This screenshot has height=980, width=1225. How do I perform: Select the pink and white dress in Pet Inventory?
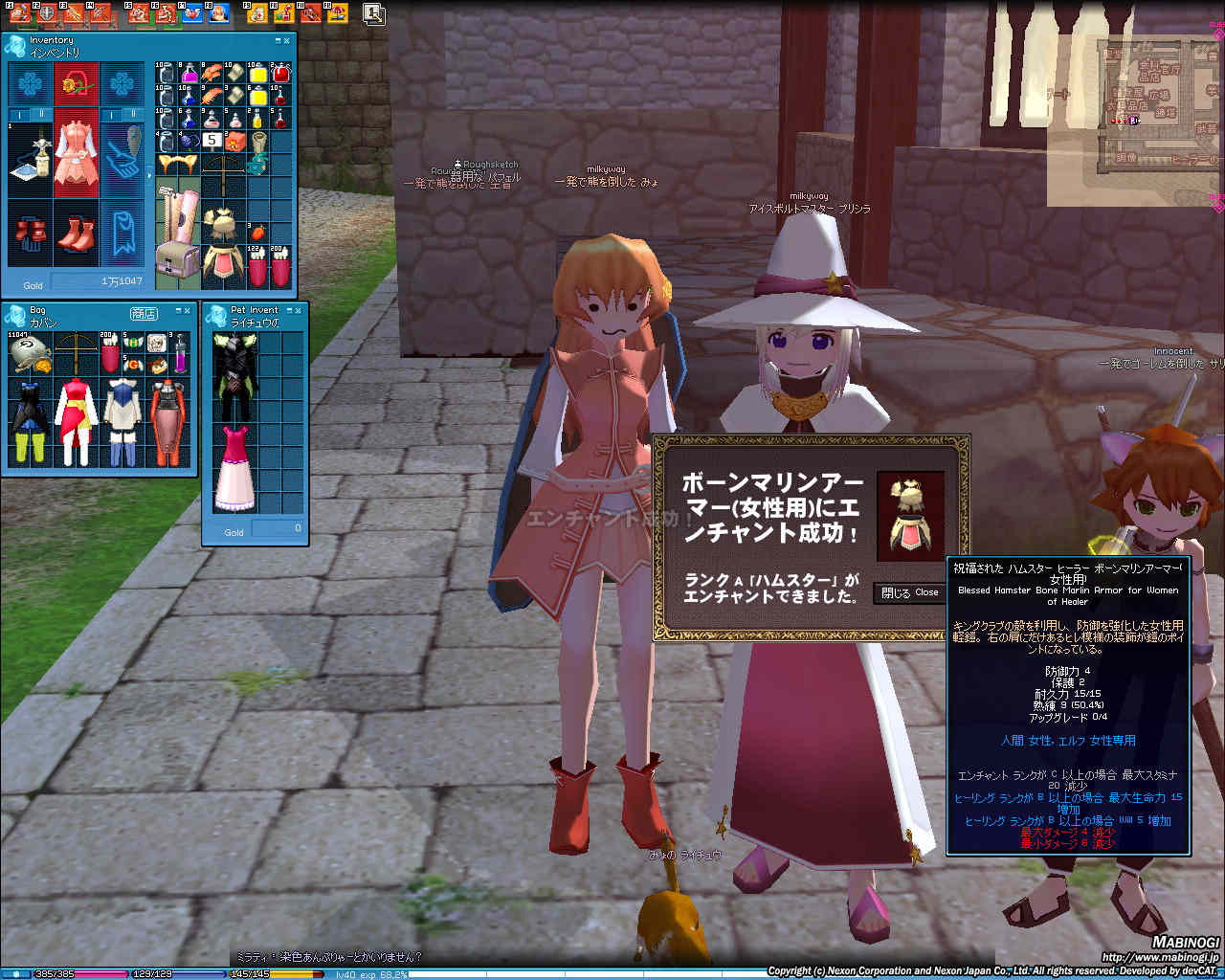click(234, 469)
